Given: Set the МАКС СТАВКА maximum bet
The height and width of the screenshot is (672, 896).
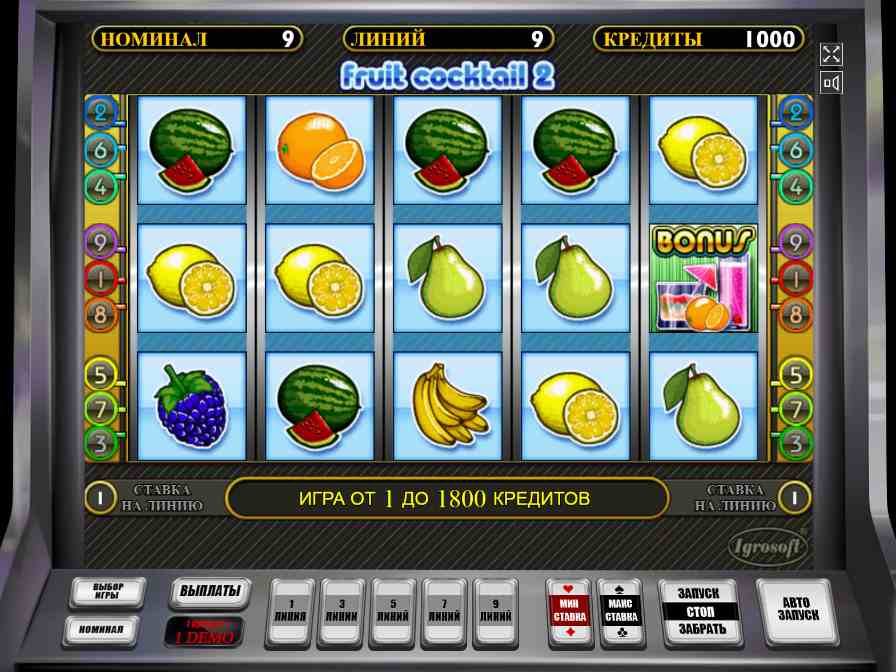Looking at the screenshot, I should click(620, 612).
